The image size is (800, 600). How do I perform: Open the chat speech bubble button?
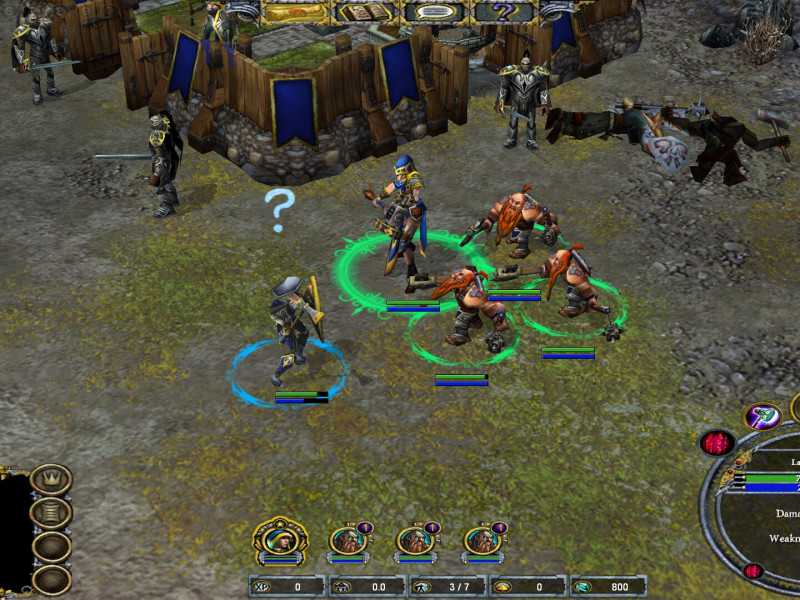coord(435,12)
